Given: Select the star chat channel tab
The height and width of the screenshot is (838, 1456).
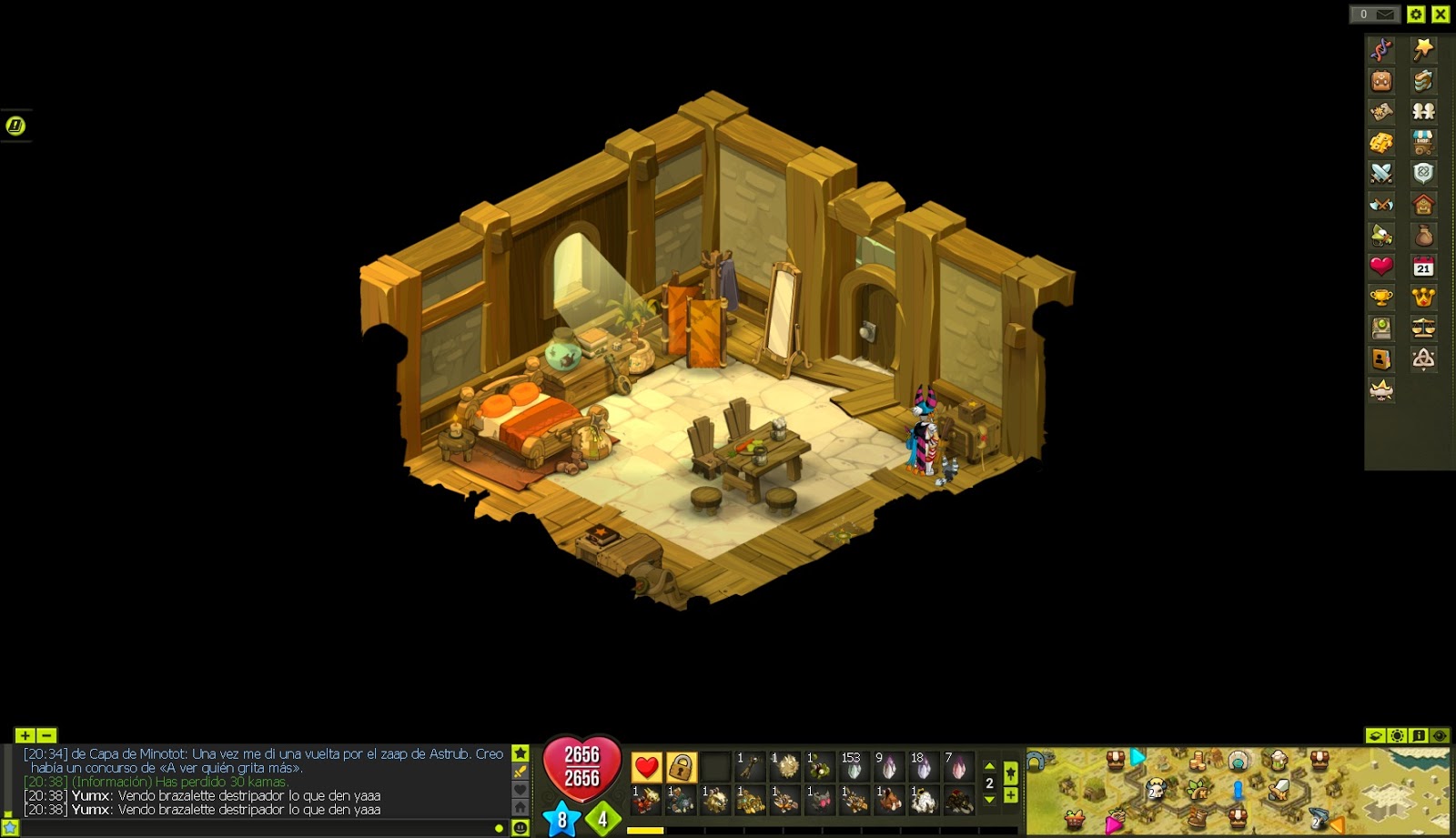Looking at the screenshot, I should (519, 752).
